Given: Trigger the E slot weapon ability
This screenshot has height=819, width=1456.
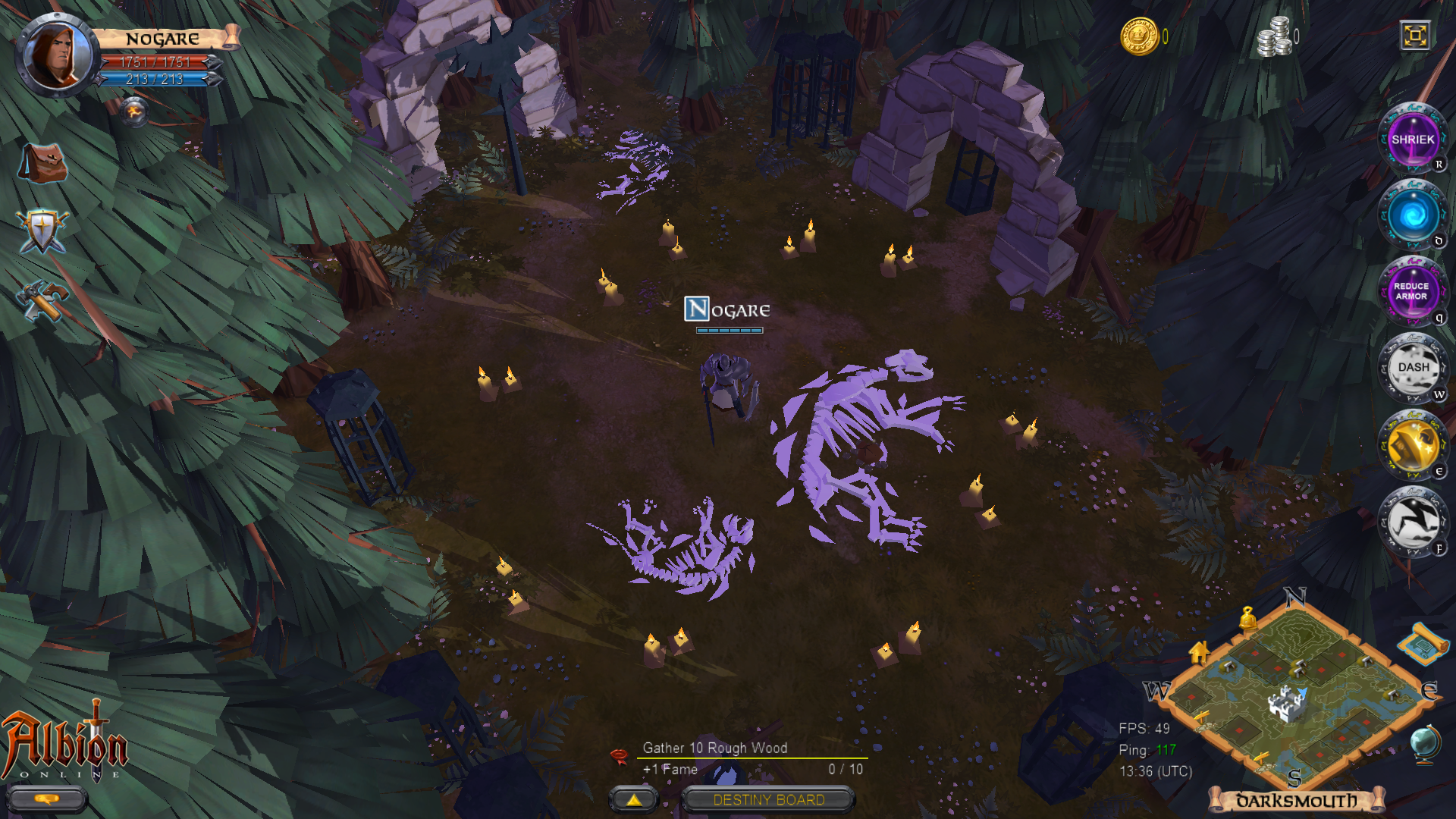Looking at the screenshot, I should tap(1413, 444).
